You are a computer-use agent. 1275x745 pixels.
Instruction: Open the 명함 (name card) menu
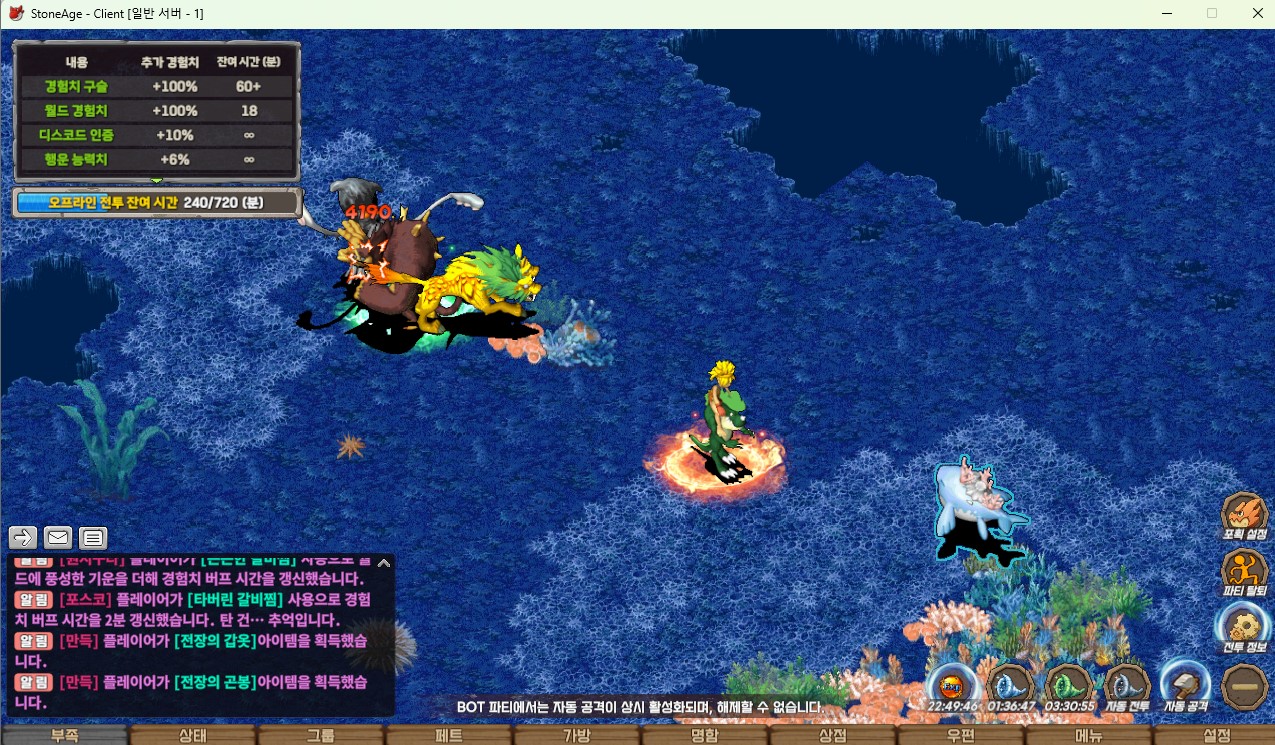[705, 736]
